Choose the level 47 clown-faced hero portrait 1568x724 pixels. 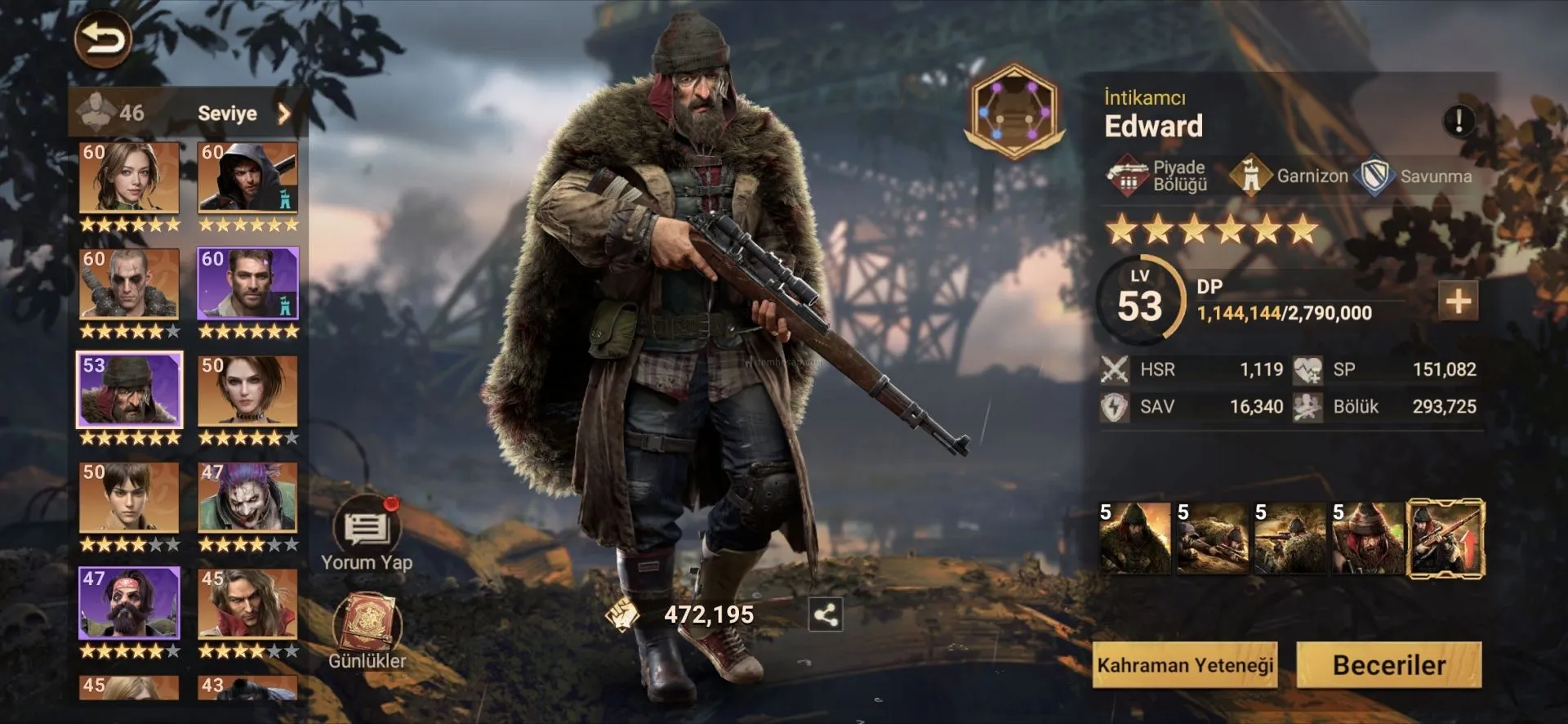(247, 498)
